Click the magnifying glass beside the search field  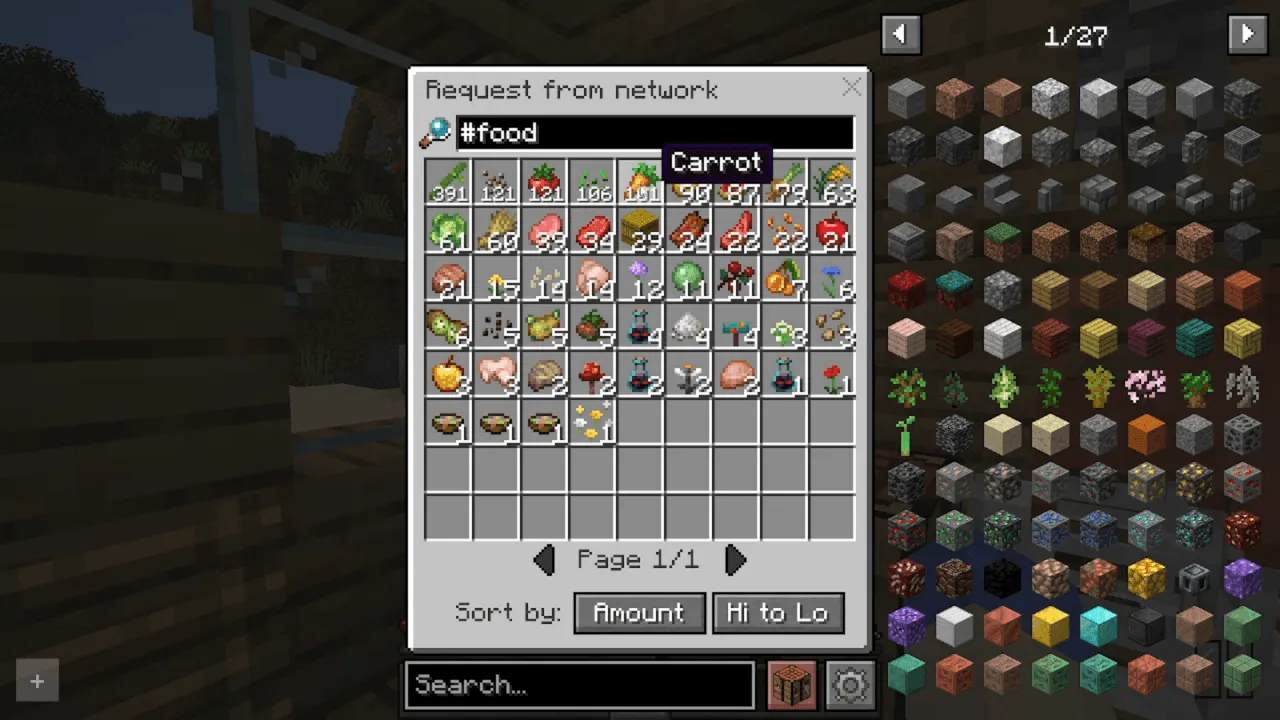436,132
